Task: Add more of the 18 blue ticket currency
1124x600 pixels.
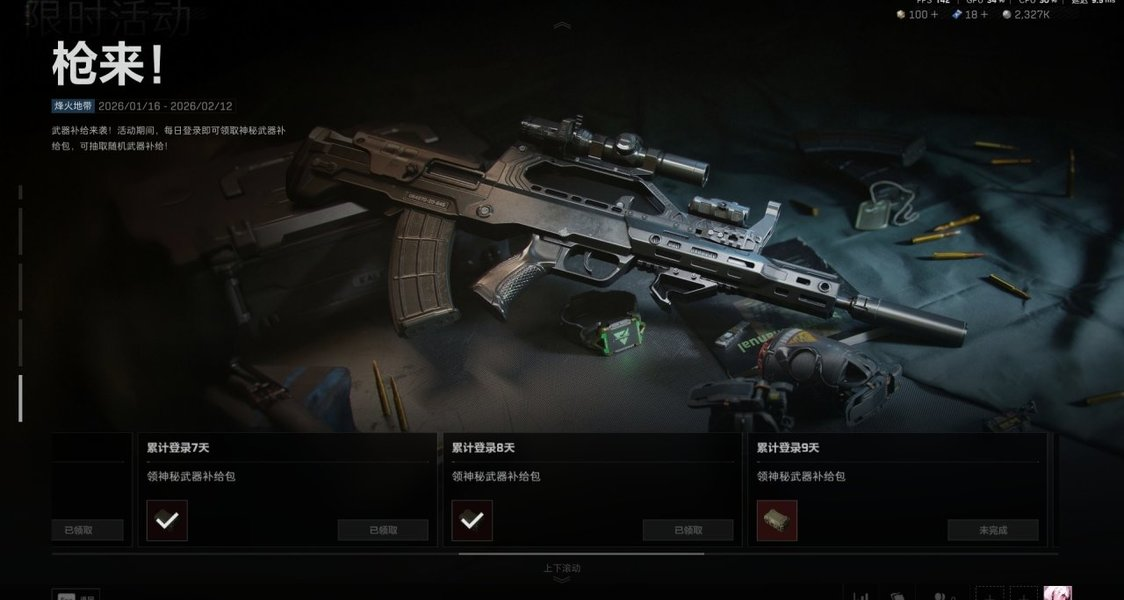Action: [984, 15]
